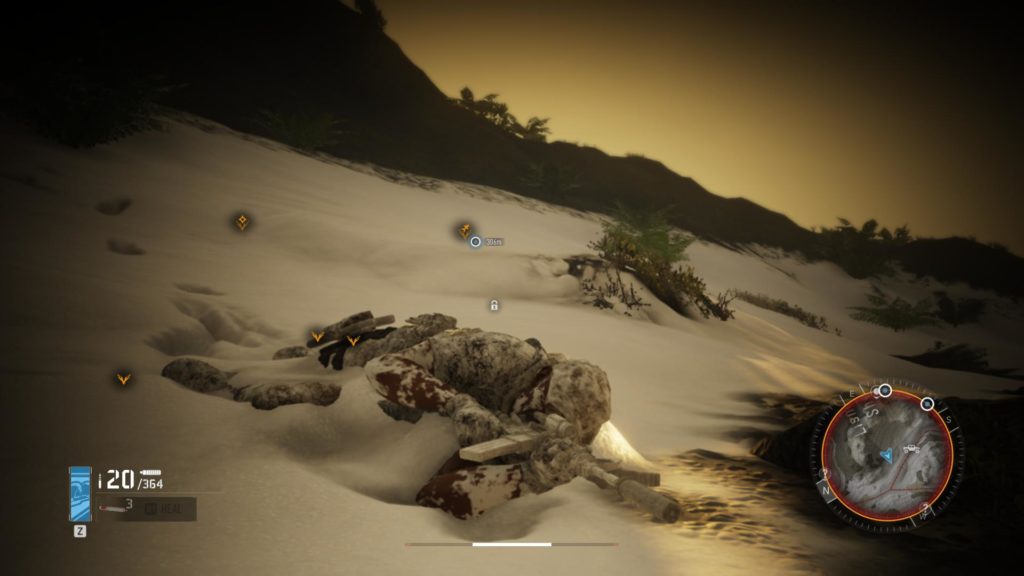
Task: Click the white padlock marker
Action: pos(494,305)
